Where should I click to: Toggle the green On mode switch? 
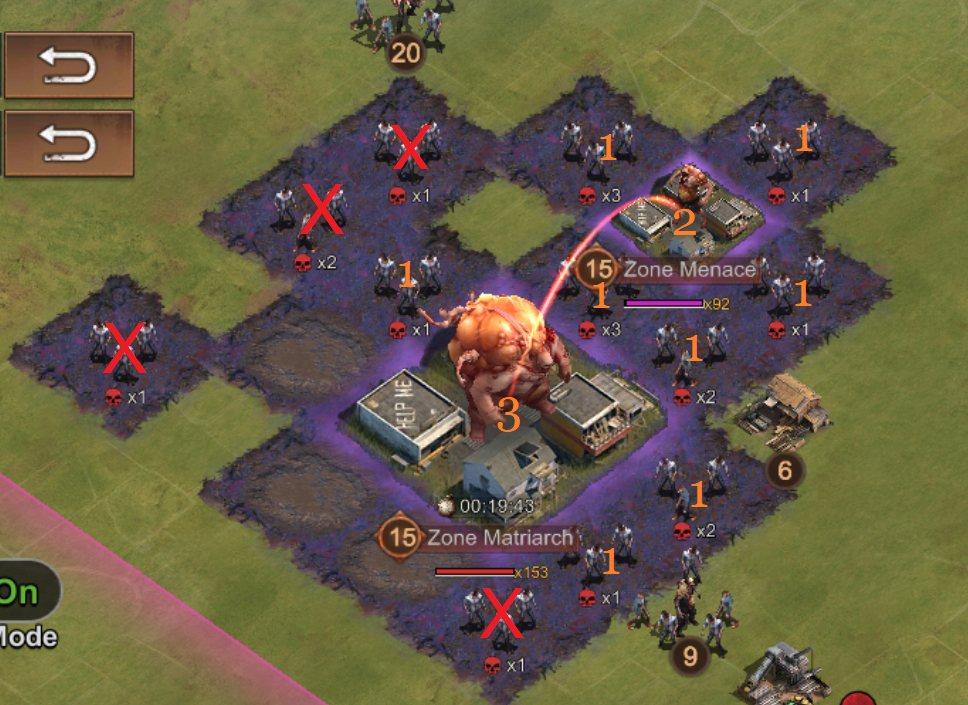24,592
